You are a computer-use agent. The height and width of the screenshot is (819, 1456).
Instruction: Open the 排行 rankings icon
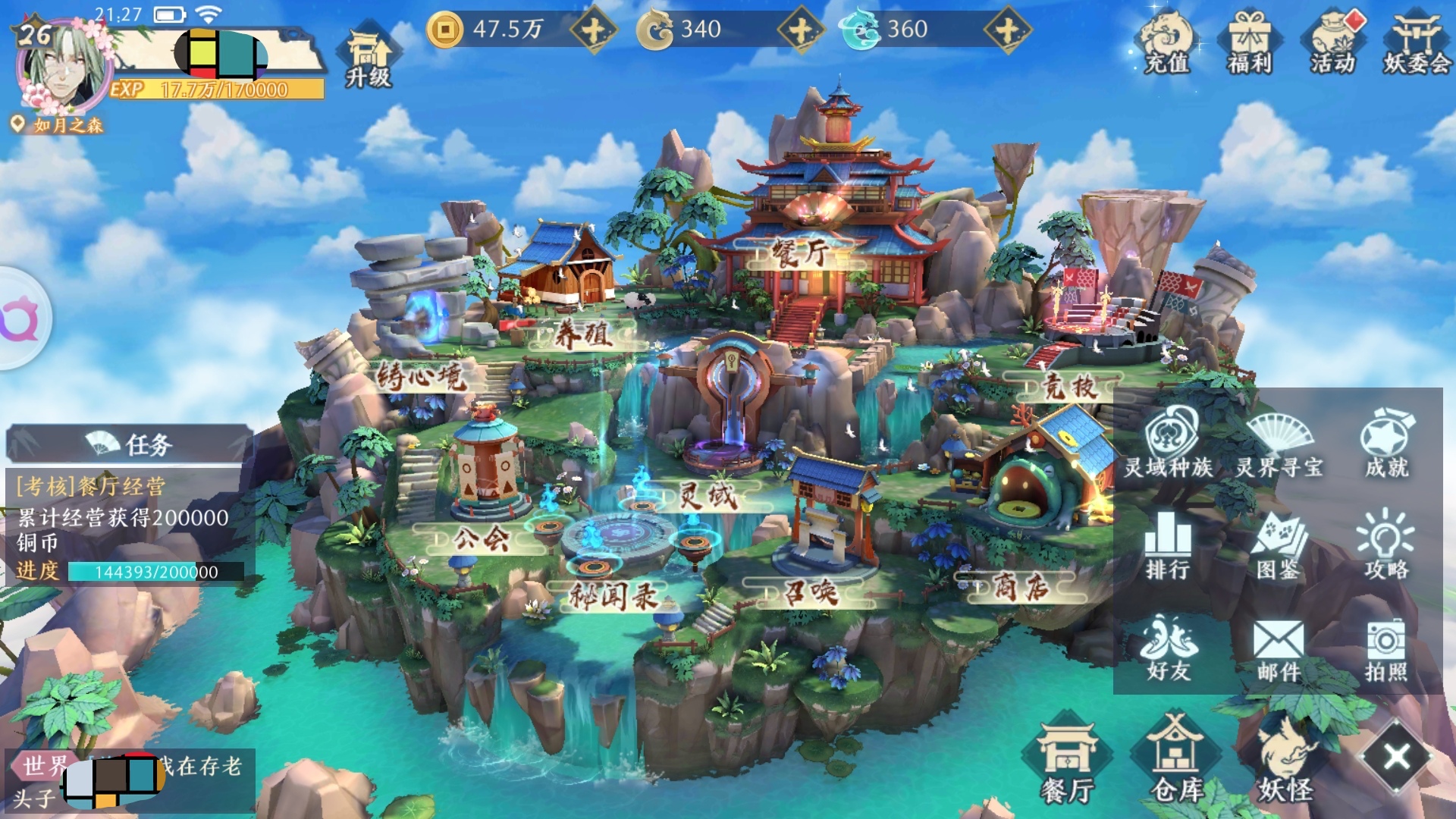[x=1168, y=546]
